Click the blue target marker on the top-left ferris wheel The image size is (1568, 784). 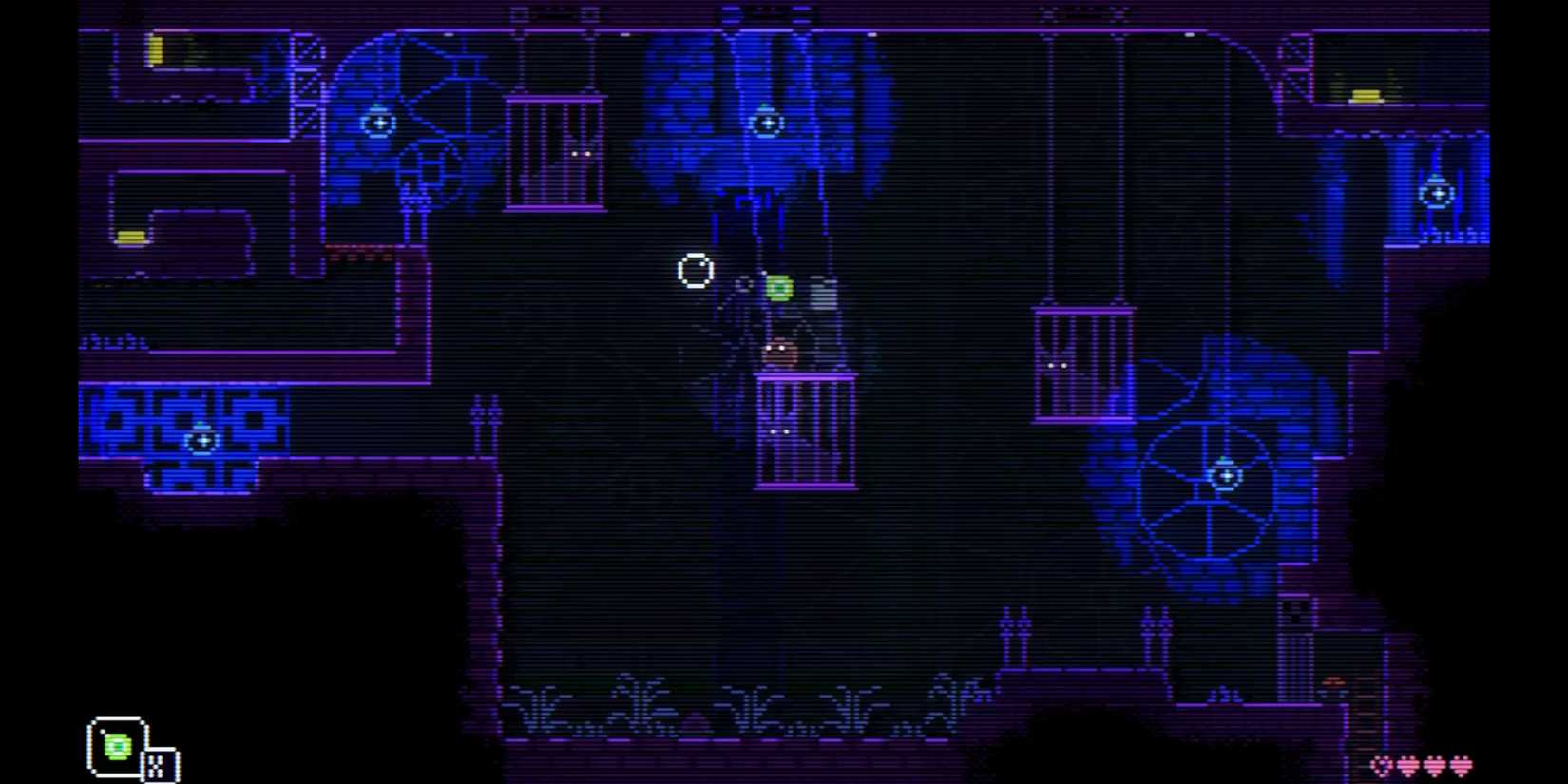[x=377, y=122]
